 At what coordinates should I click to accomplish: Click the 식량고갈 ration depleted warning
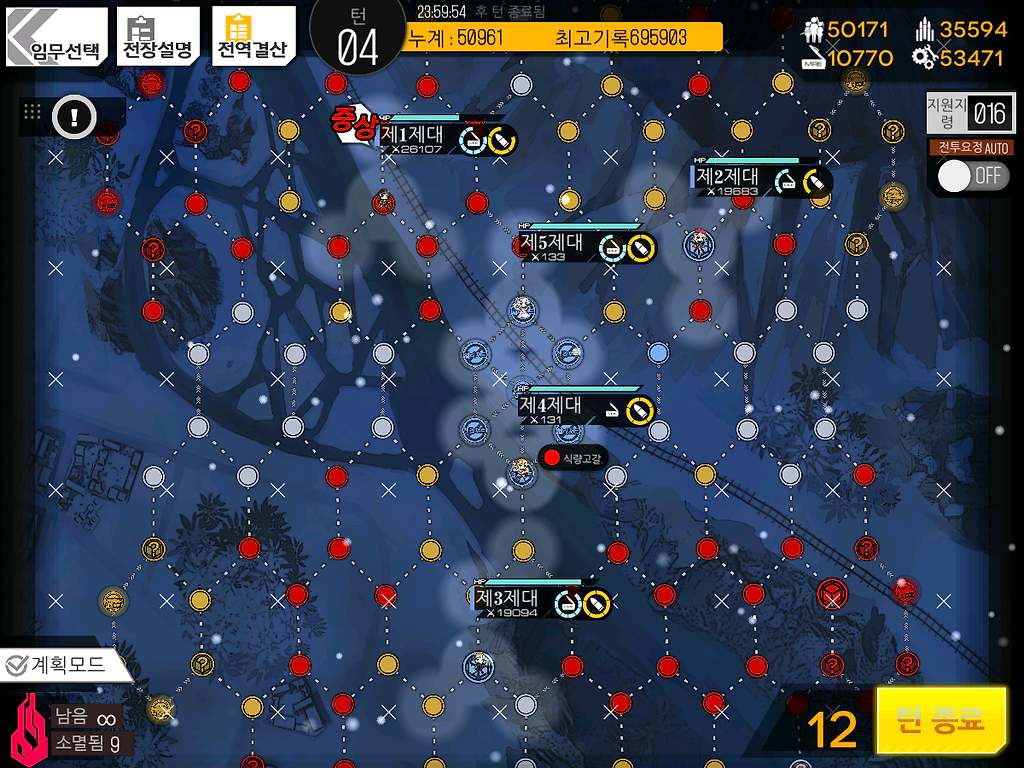pyautogui.click(x=573, y=458)
